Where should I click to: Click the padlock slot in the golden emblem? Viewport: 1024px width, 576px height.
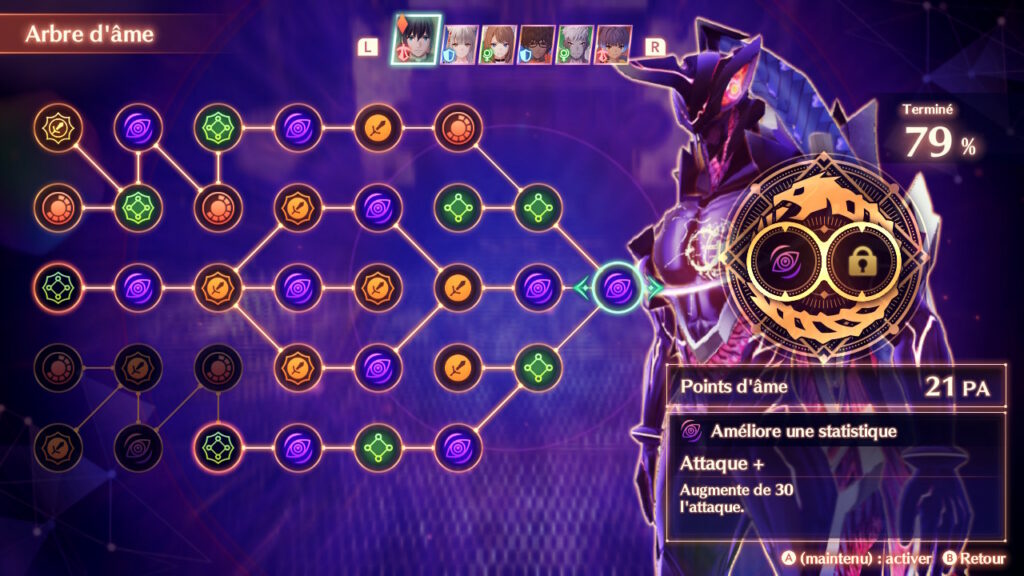(864, 263)
